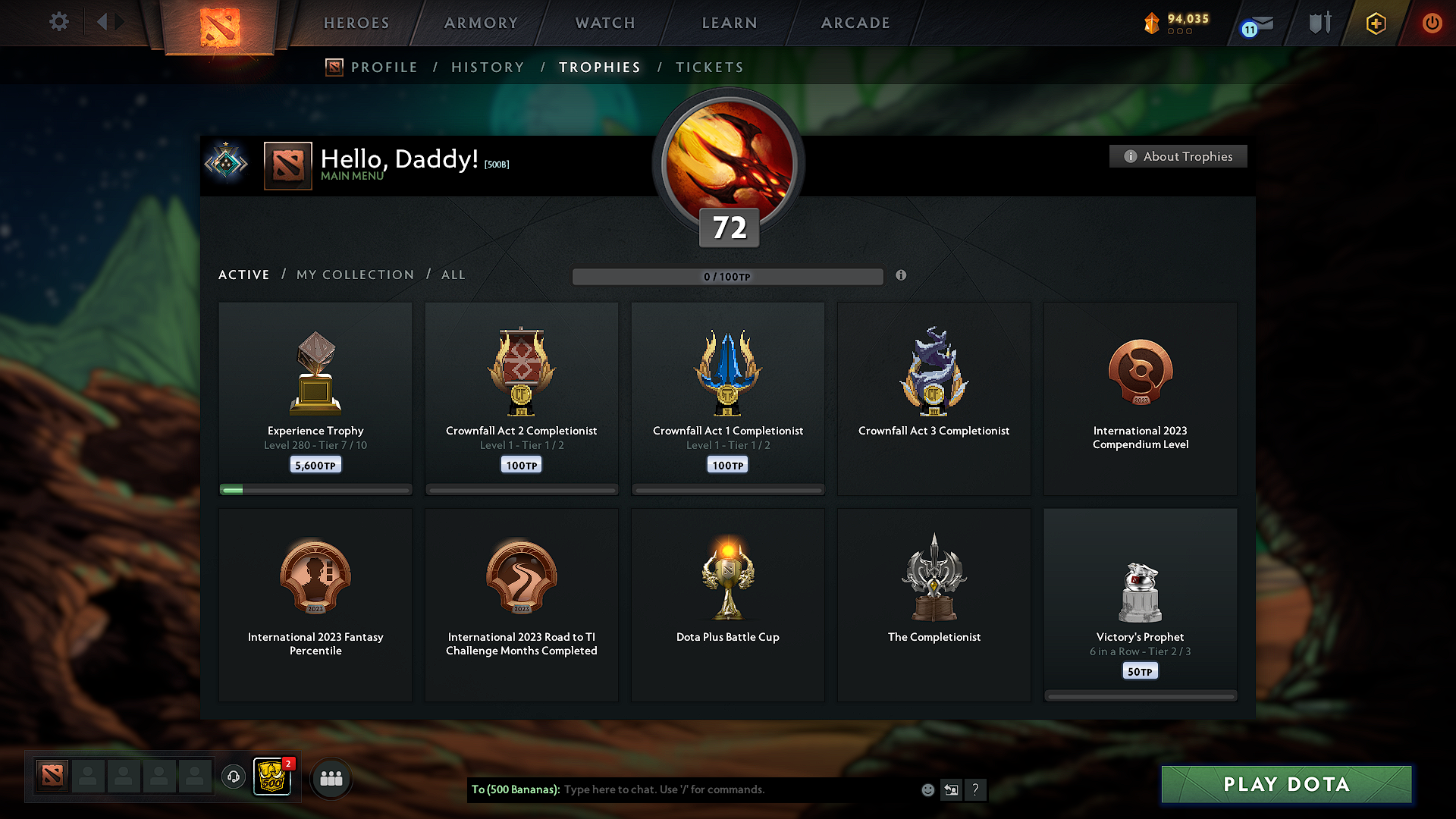The height and width of the screenshot is (819, 1456).
Task: Click the About Trophies button
Action: (x=1178, y=156)
